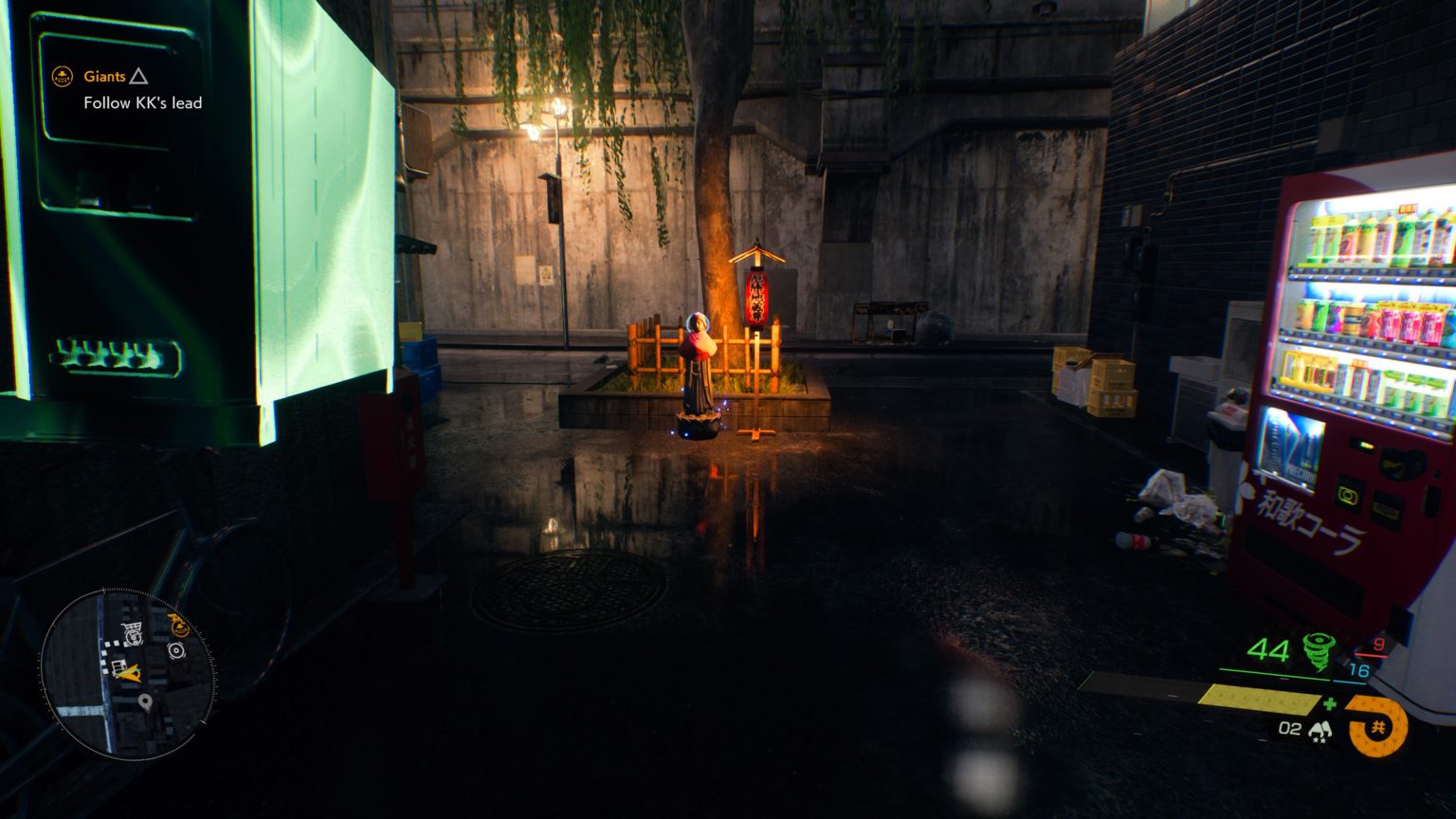Image resolution: width=1456 pixels, height=819 pixels.
Task: Select the orange player arrow on the minimap
Action: [x=131, y=674]
